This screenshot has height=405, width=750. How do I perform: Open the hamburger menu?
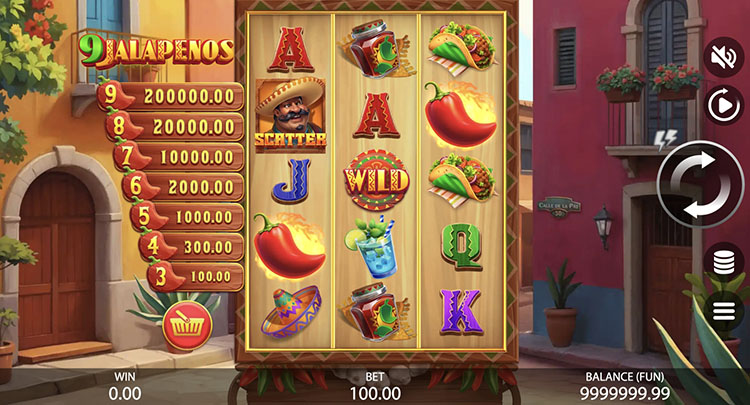pos(725,310)
